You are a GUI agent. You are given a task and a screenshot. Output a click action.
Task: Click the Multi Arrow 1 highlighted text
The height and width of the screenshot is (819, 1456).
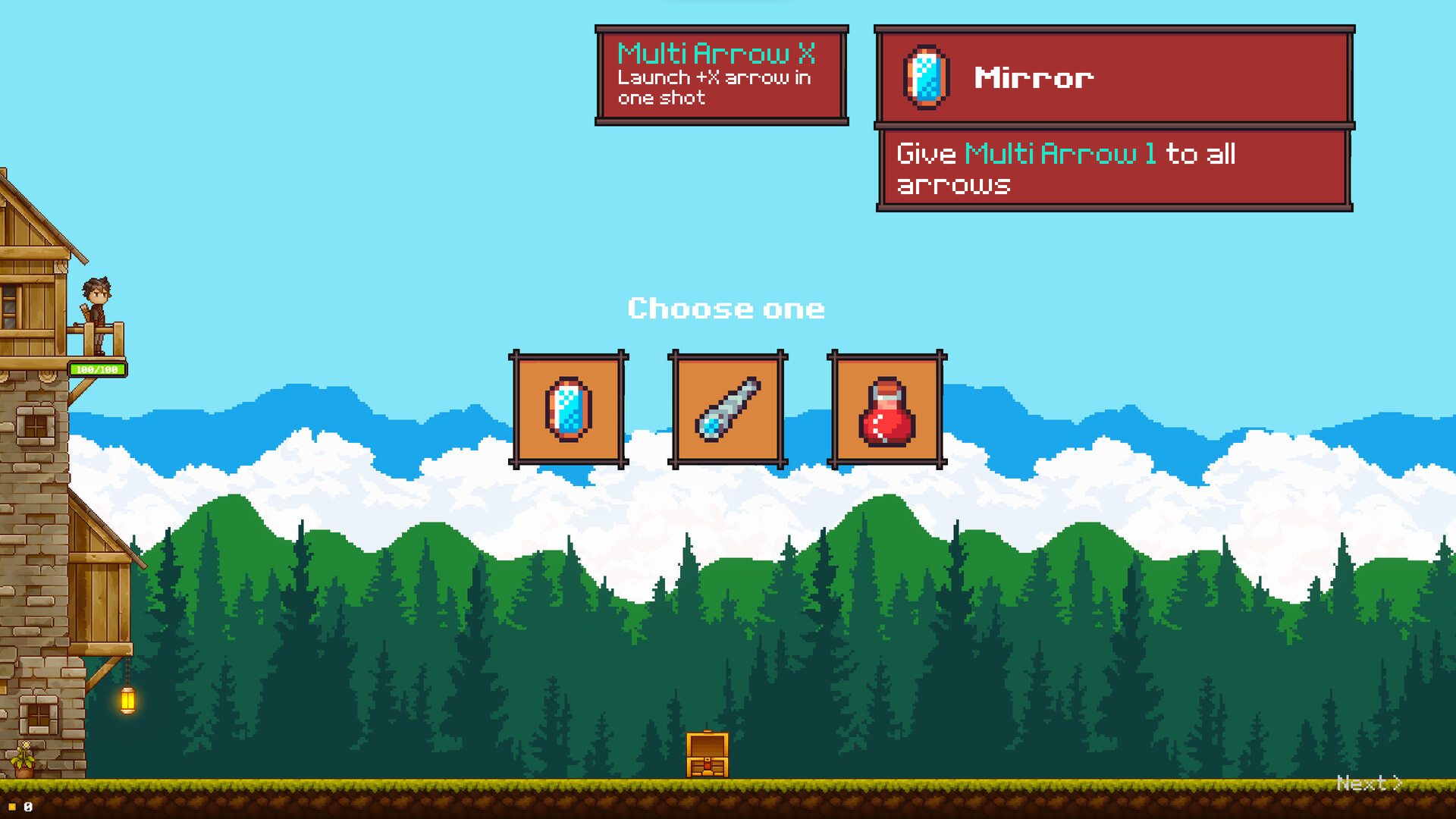1059,154
